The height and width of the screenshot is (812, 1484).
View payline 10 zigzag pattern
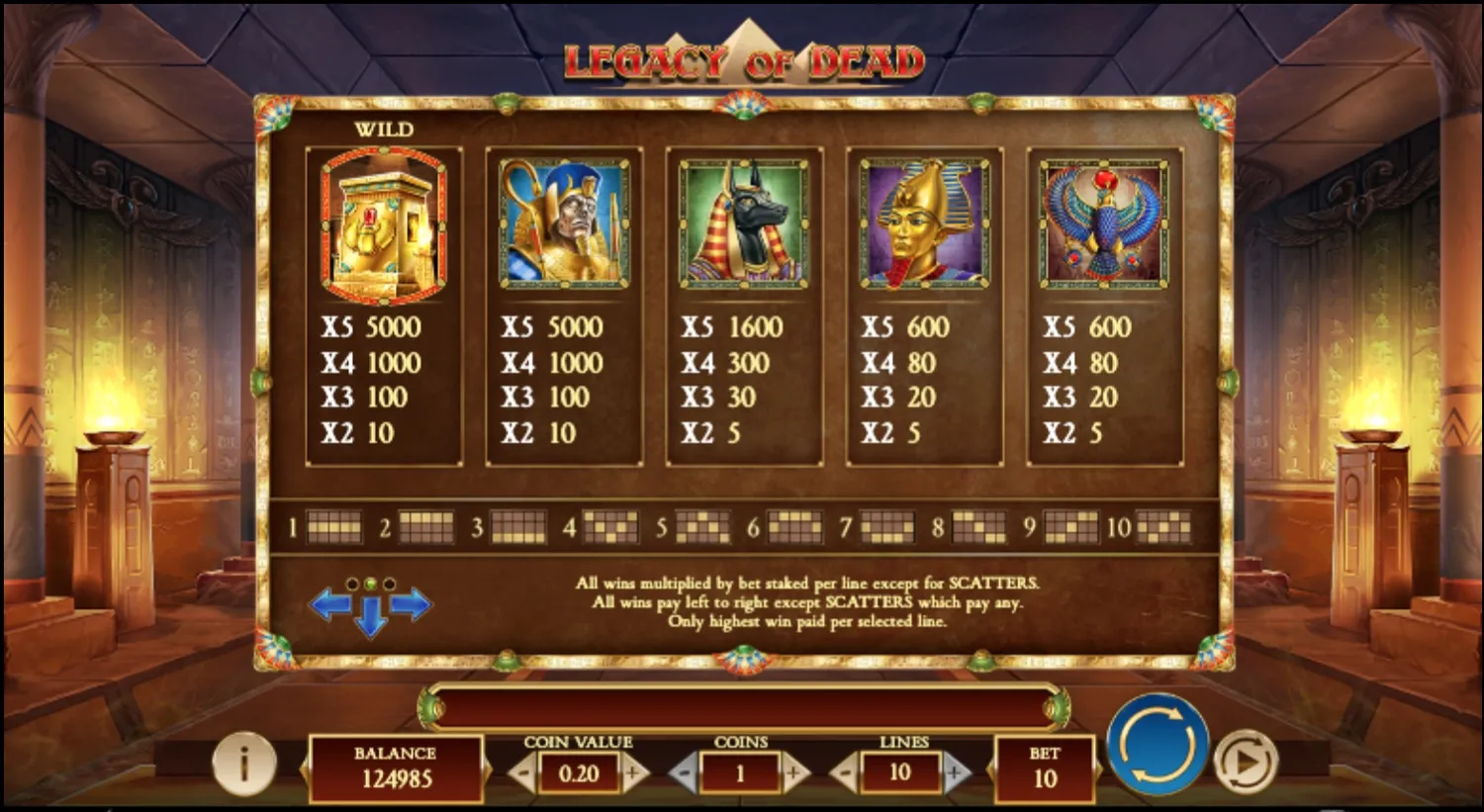pos(1164,525)
